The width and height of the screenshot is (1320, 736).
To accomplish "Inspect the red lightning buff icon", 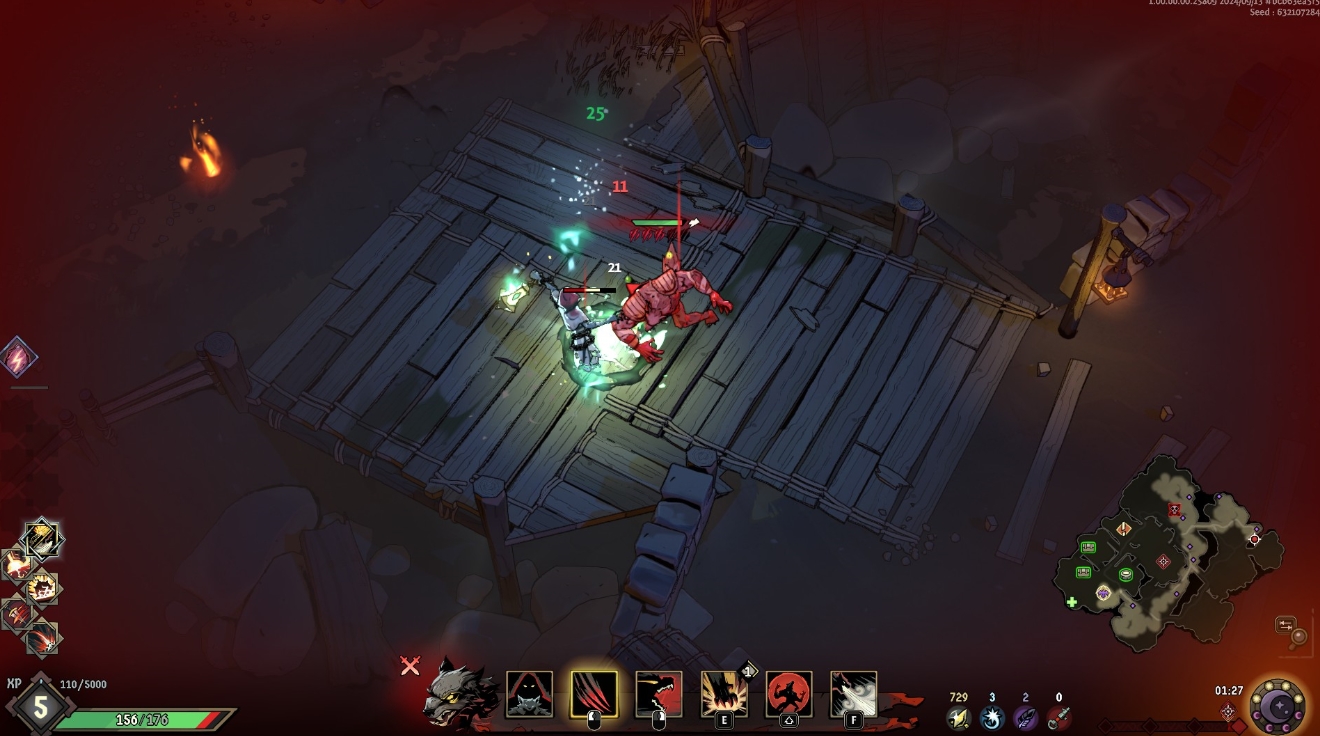I will point(18,357).
